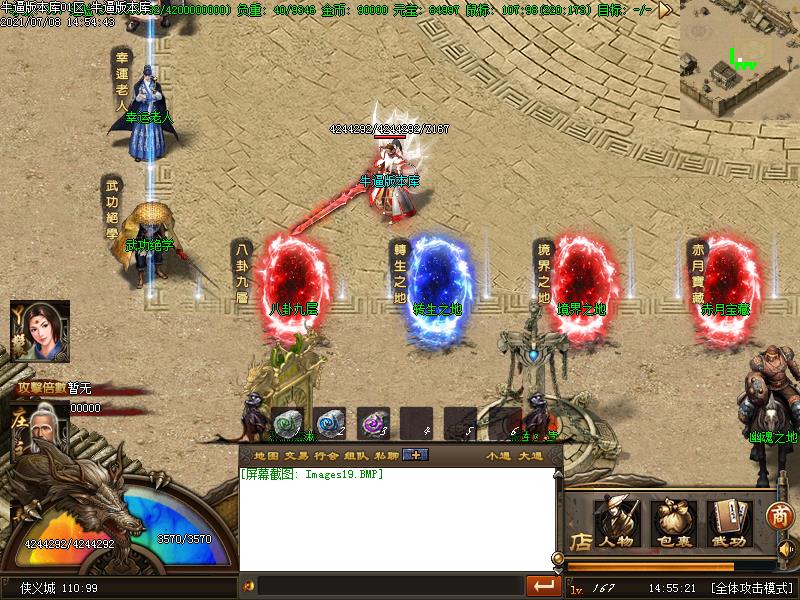Open the 人物 character panel

click(615, 522)
